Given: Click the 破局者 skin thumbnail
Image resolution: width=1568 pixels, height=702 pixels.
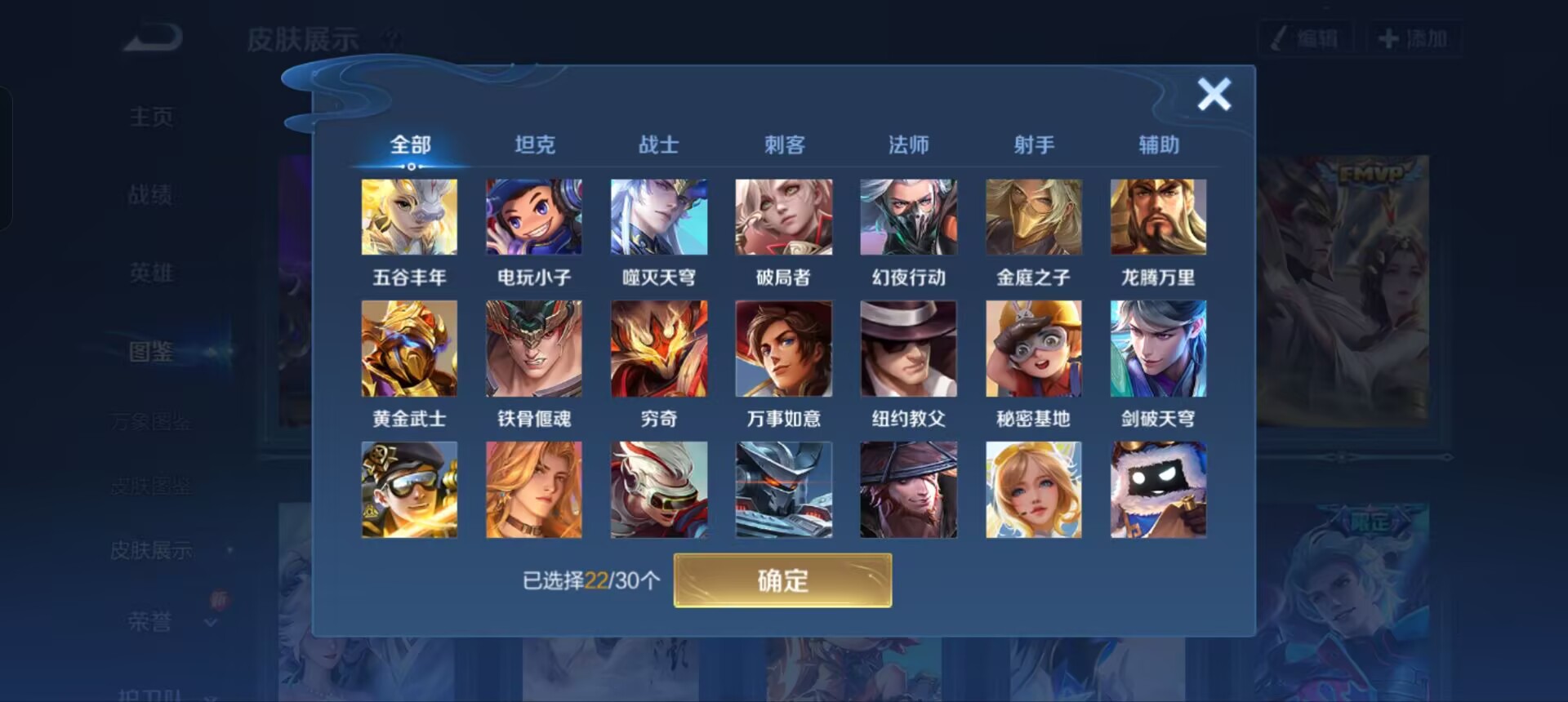Looking at the screenshot, I should pos(783,216).
